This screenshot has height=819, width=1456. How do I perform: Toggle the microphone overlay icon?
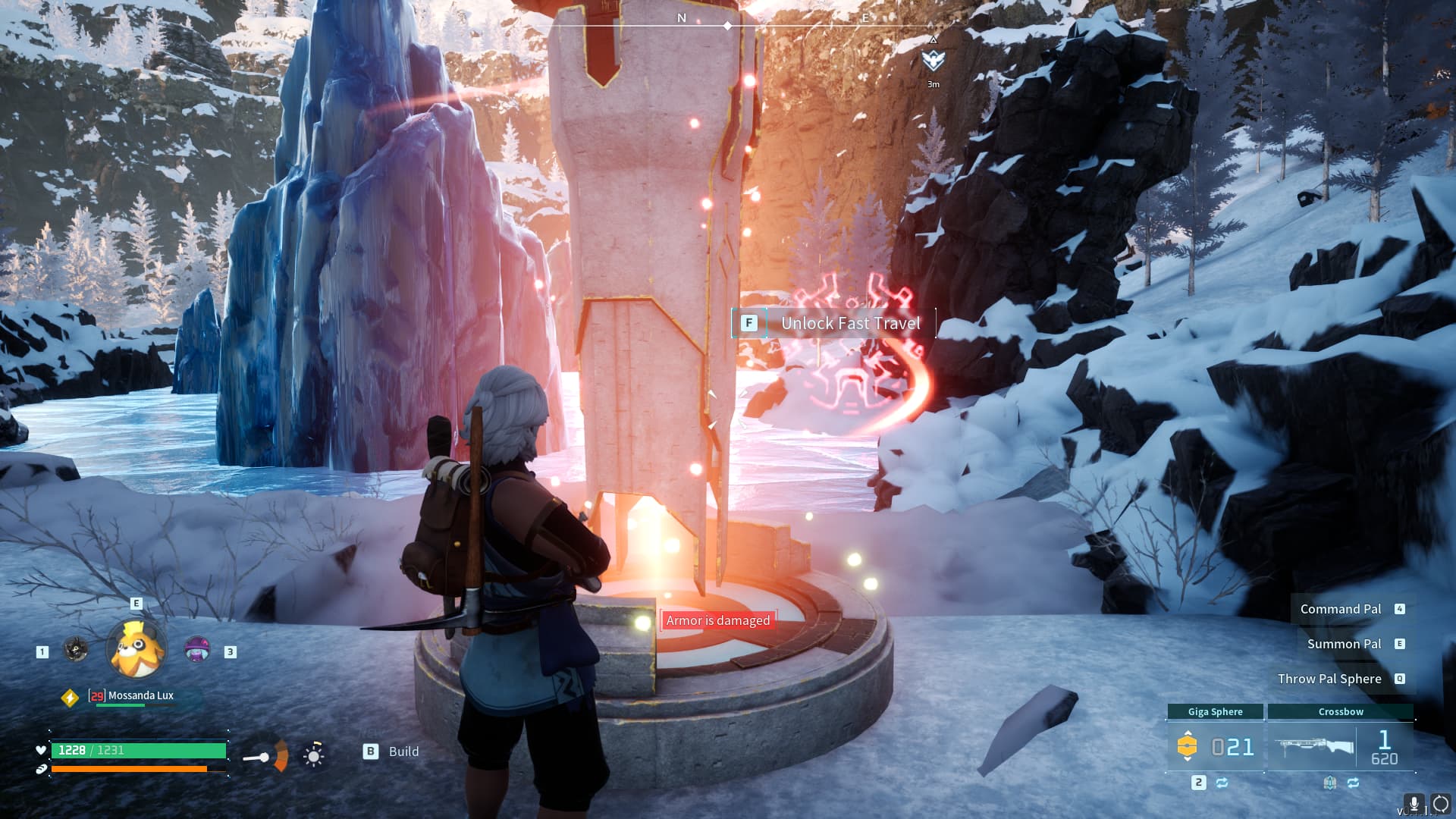[x=1414, y=804]
